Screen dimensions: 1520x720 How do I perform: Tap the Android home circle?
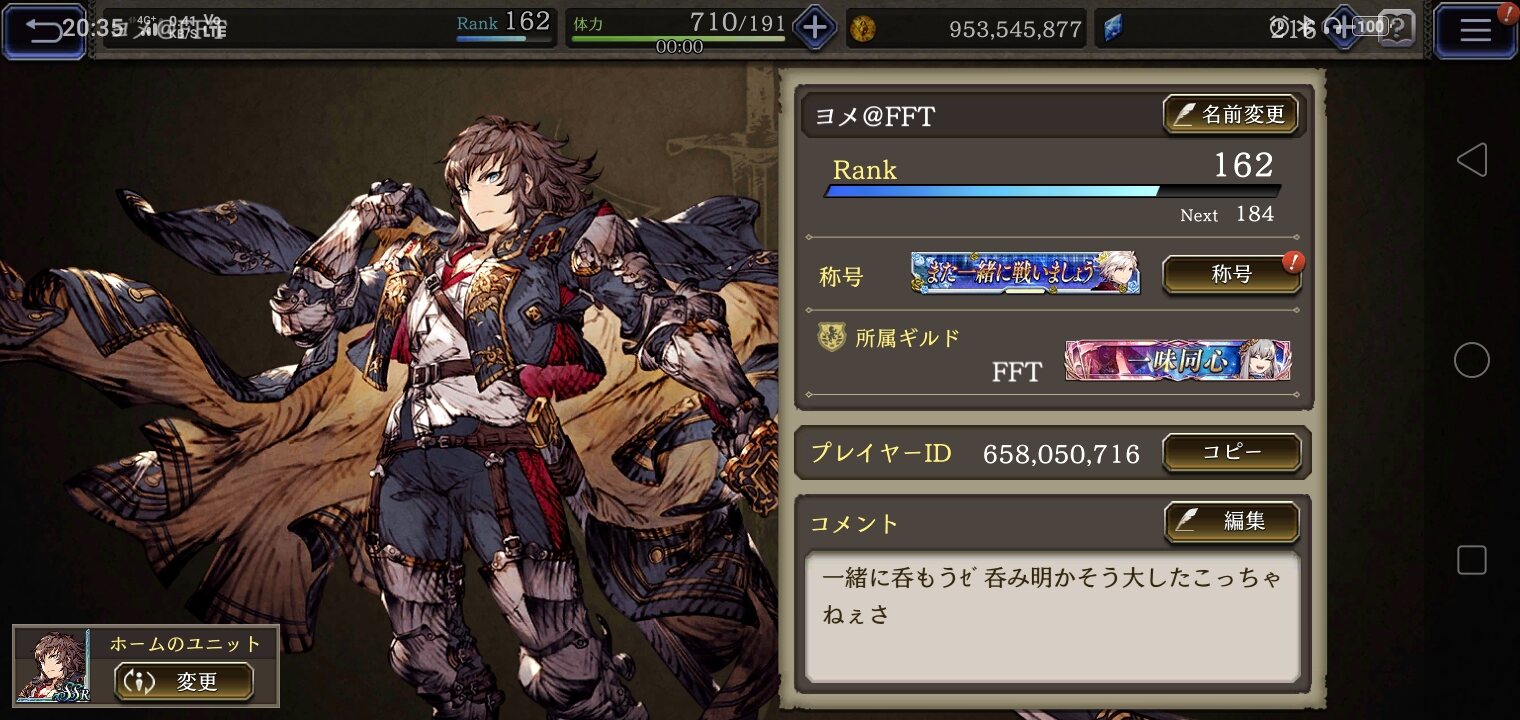pos(1471,360)
